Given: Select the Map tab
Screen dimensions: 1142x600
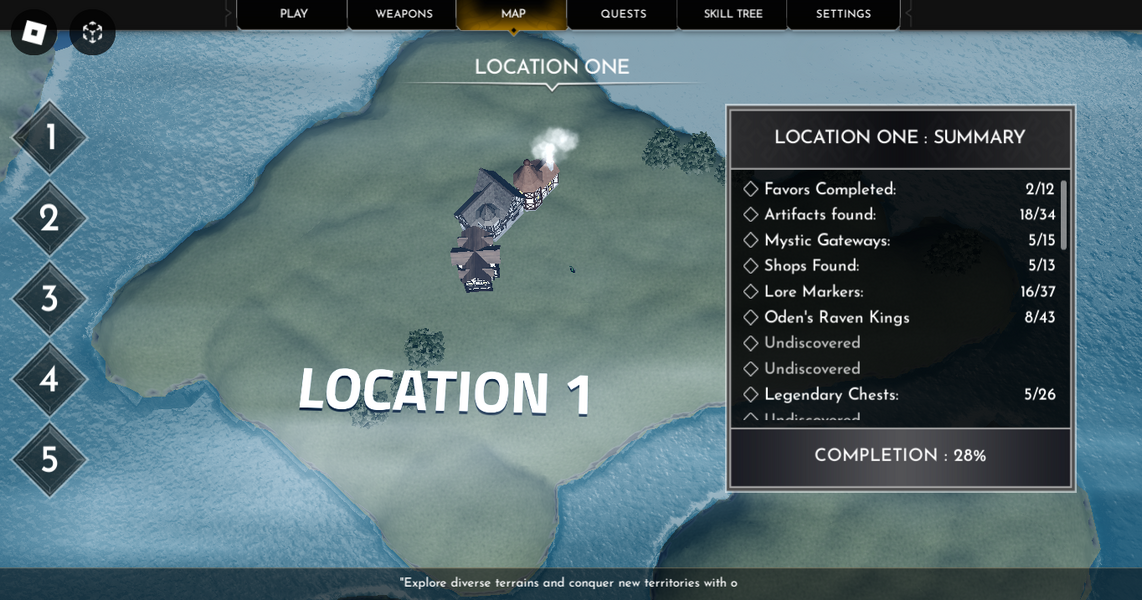Looking at the screenshot, I should pos(513,15).
